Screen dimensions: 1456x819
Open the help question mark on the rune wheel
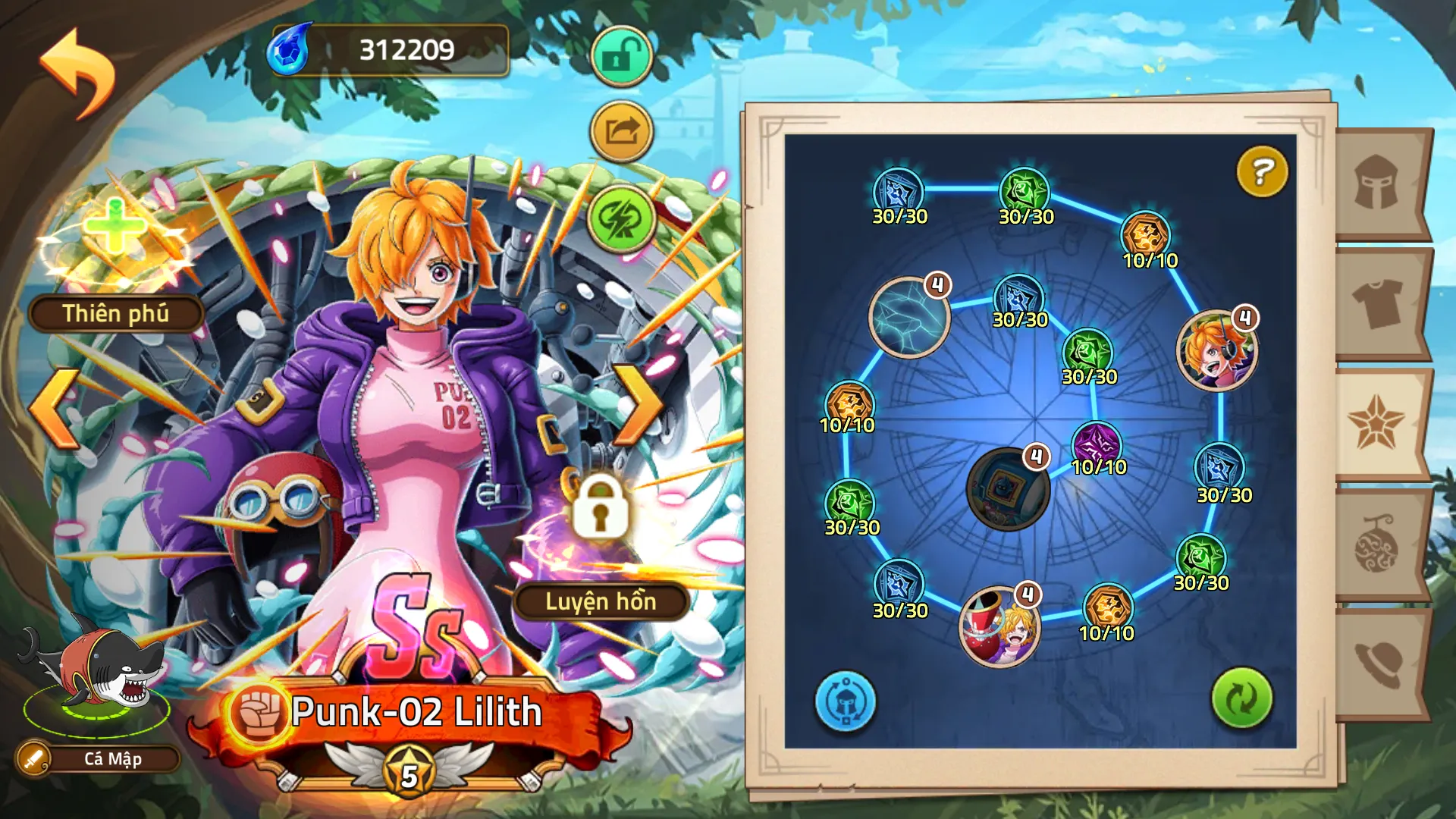click(1260, 173)
